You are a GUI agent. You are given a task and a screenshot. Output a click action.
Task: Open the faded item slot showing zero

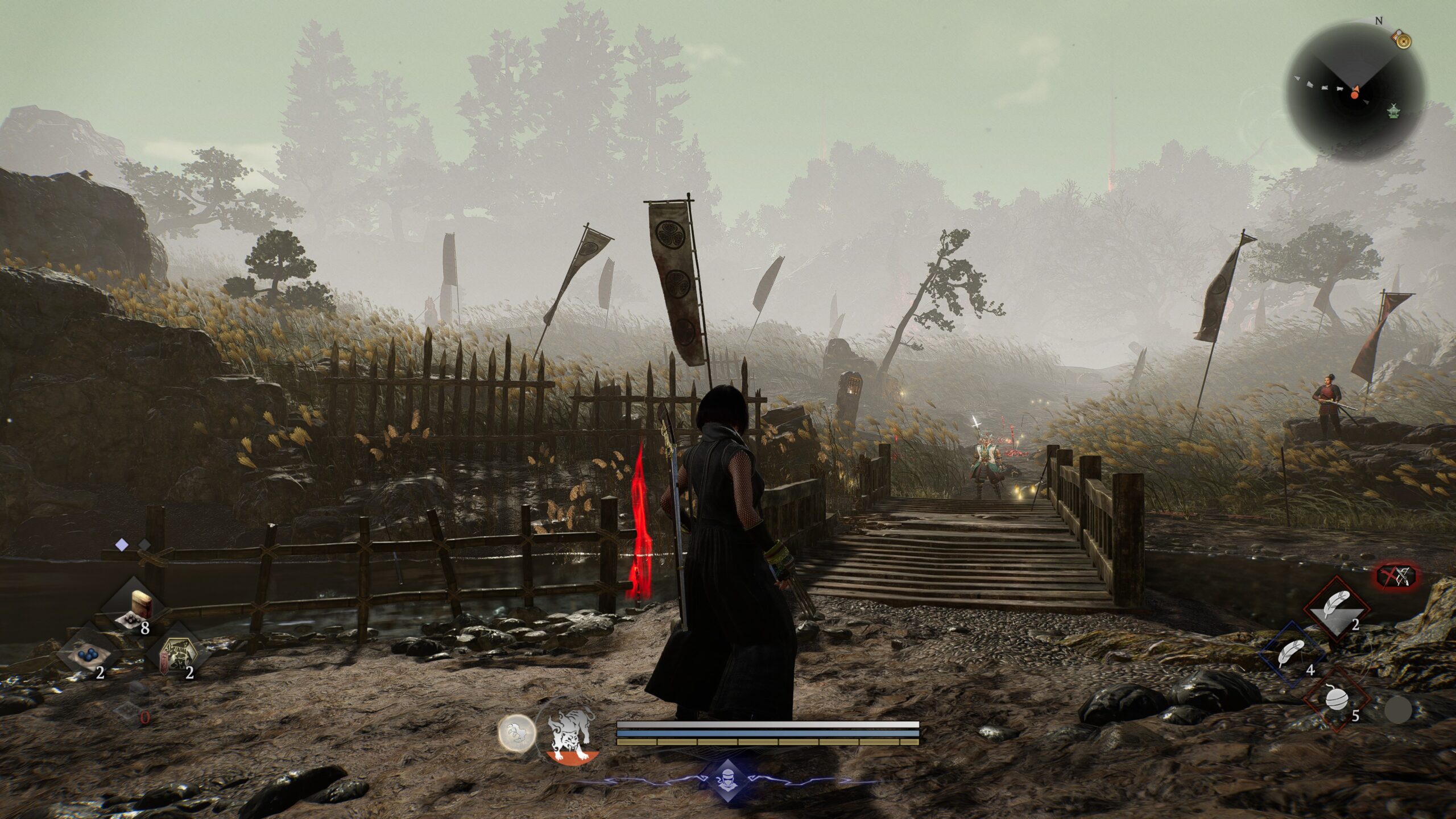tap(127, 711)
